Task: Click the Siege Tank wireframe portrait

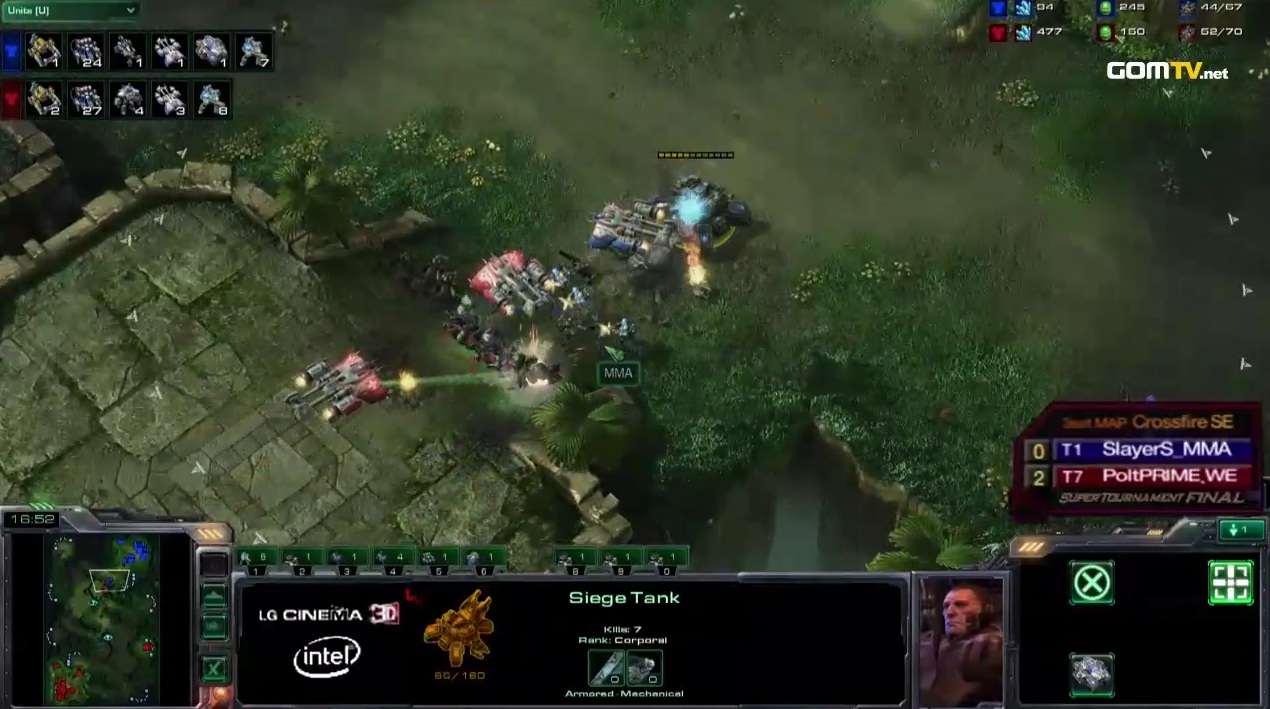Action: point(459,627)
